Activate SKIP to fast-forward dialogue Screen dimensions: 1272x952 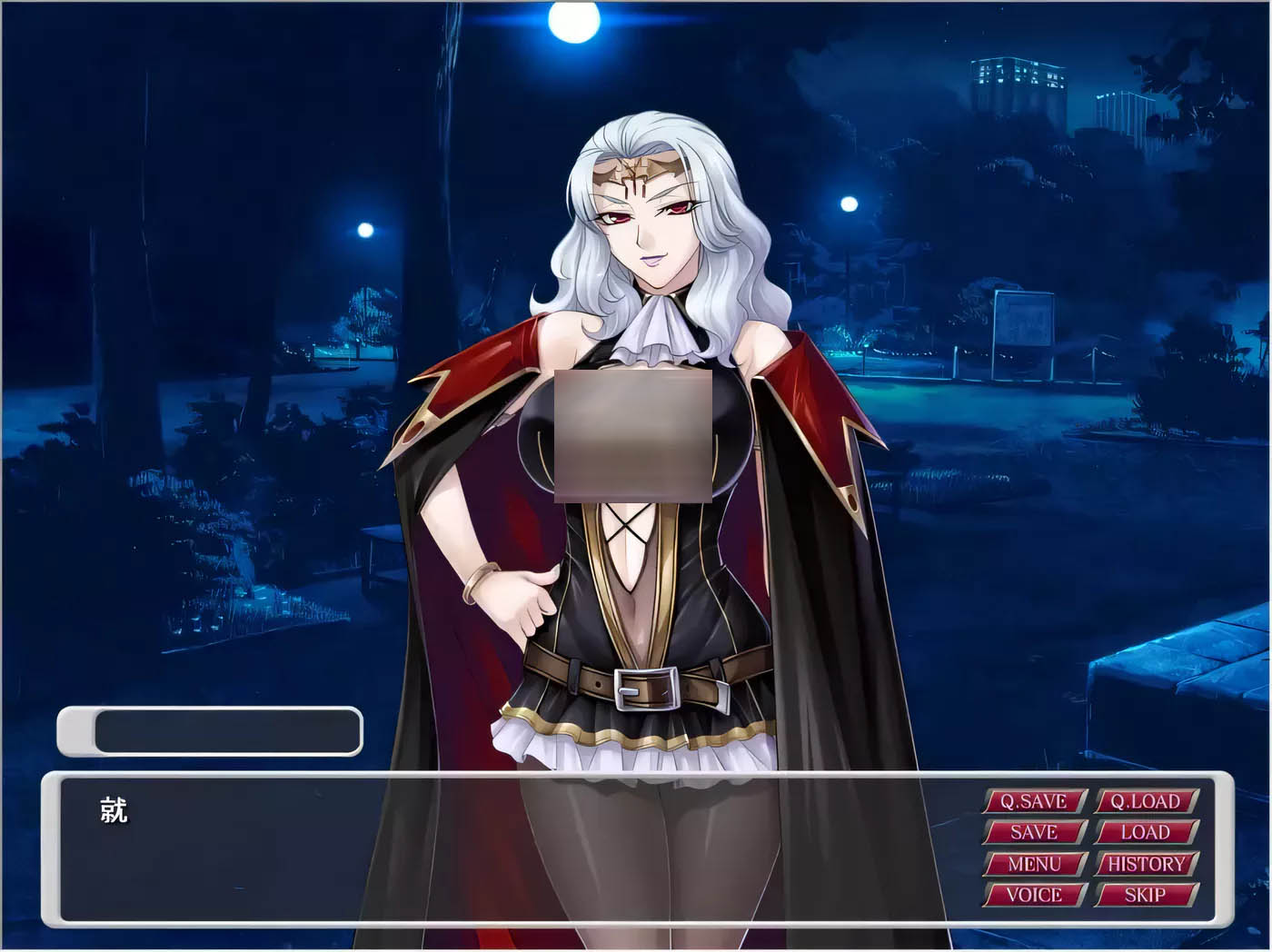1146,895
